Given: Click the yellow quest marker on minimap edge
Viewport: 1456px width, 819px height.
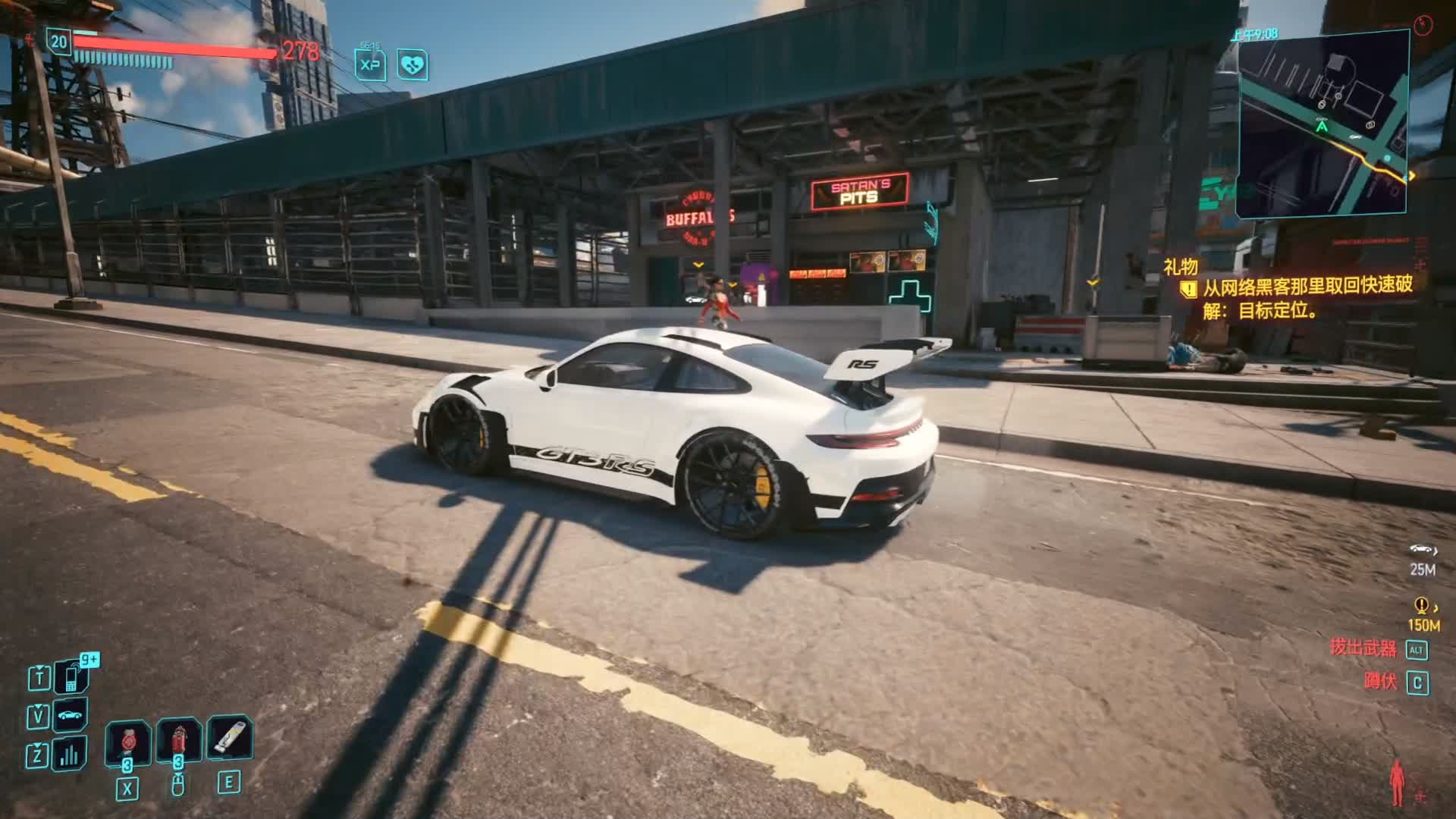Looking at the screenshot, I should click(1411, 177).
